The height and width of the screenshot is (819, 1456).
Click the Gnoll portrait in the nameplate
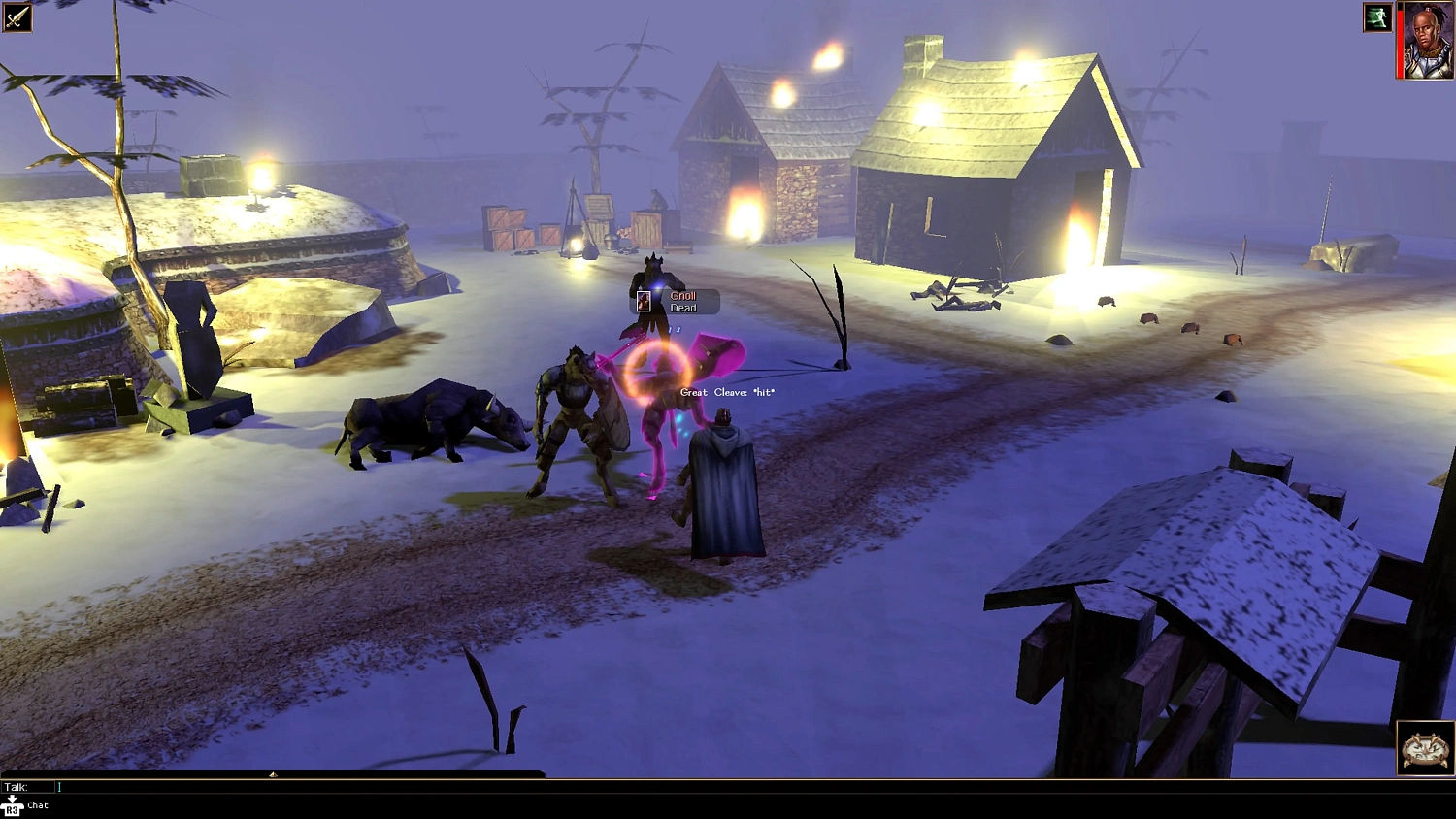[644, 300]
